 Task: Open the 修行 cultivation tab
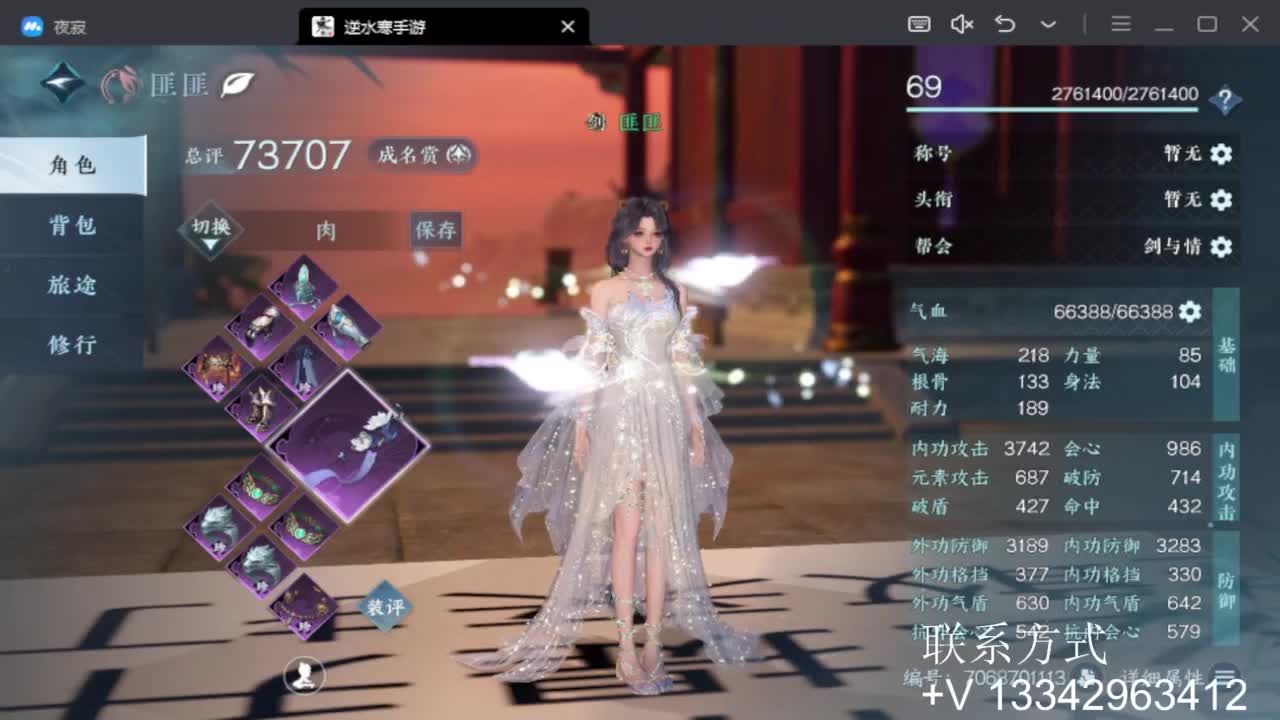71,343
